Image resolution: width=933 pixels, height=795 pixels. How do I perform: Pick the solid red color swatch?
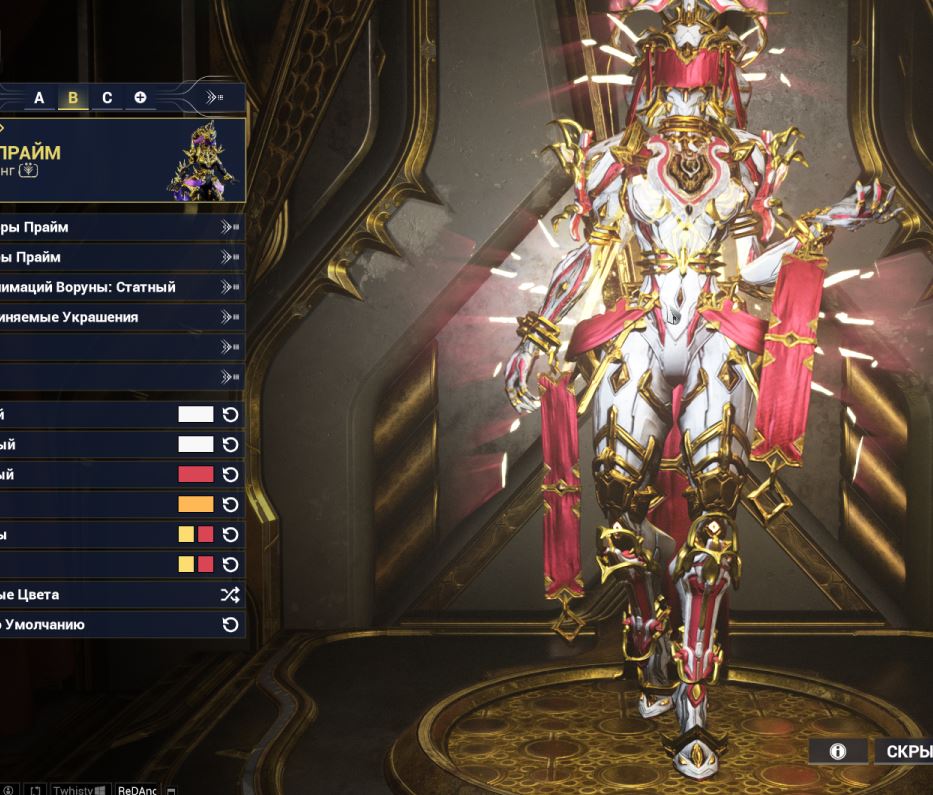pos(195,475)
